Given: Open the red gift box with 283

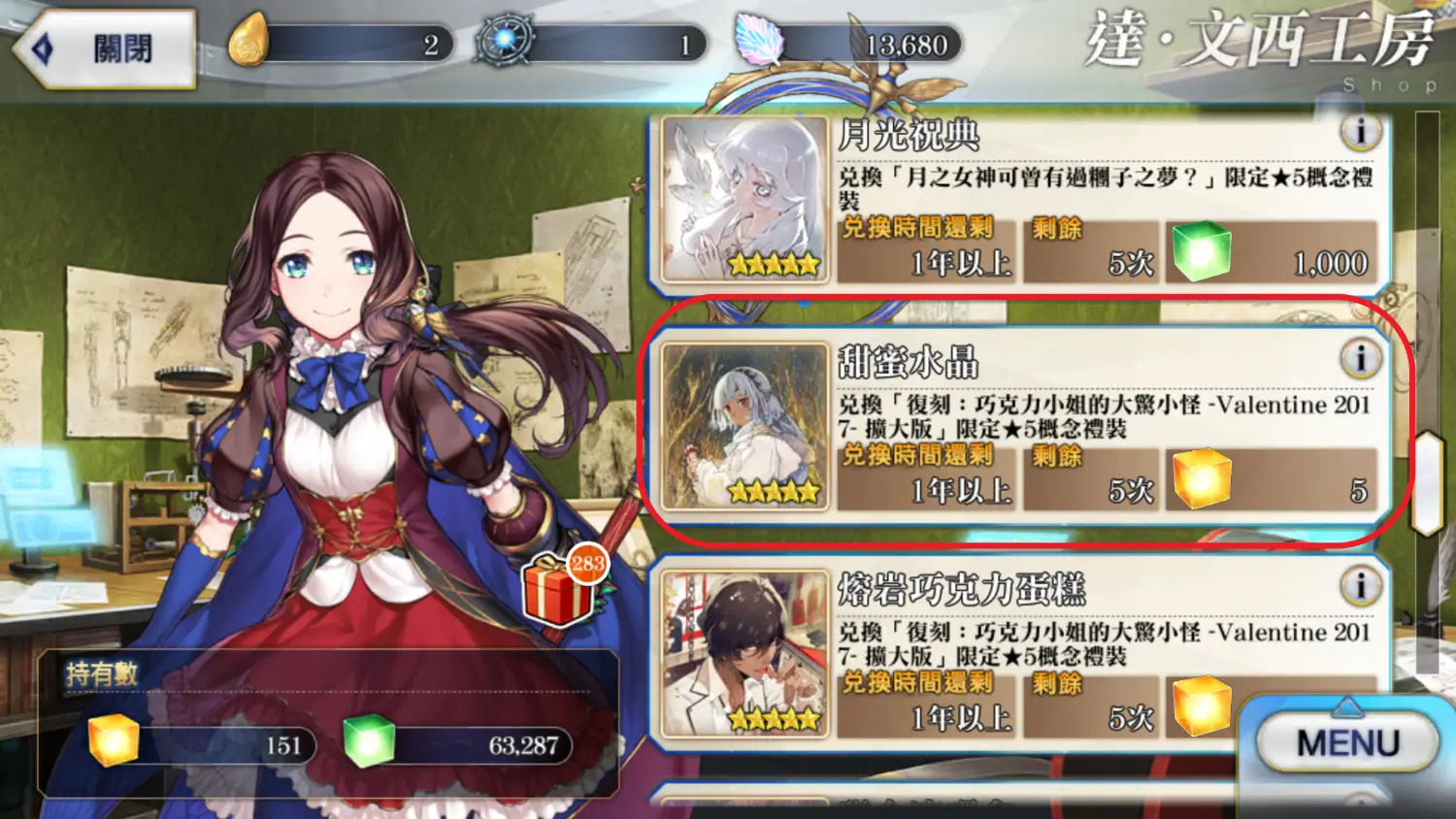Looking at the screenshot, I should coord(560,590).
